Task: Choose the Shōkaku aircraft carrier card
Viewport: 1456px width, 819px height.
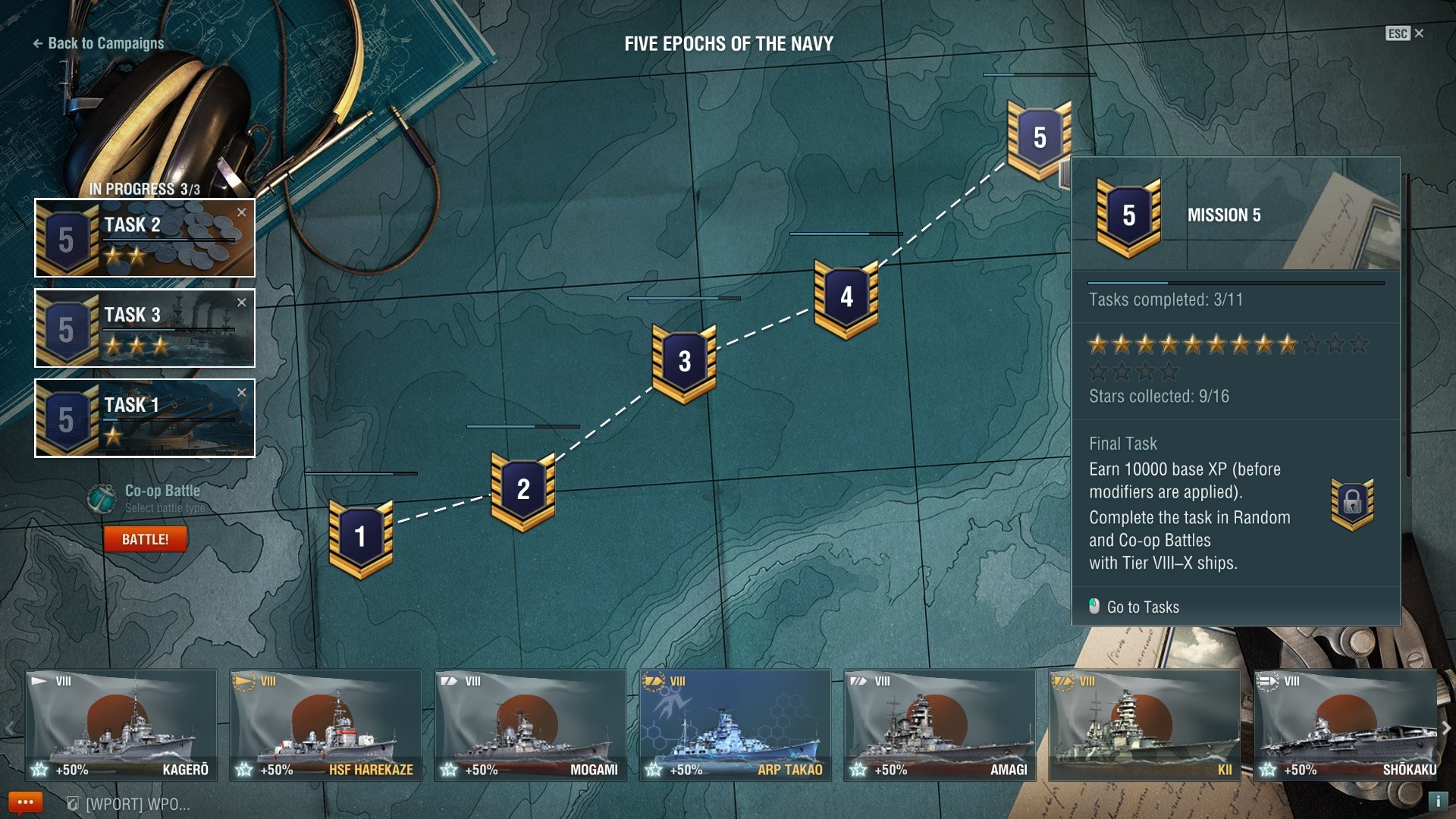Action: point(1347,725)
